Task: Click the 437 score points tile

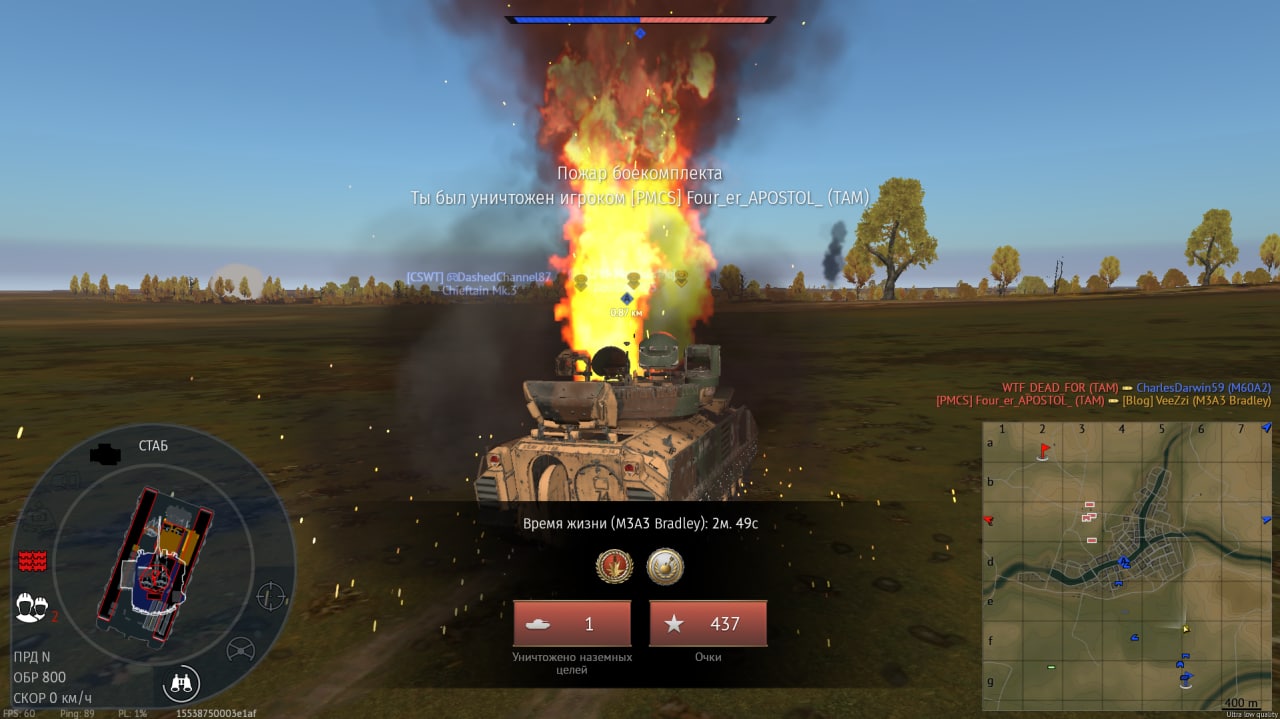Action: pyautogui.click(x=708, y=623)
